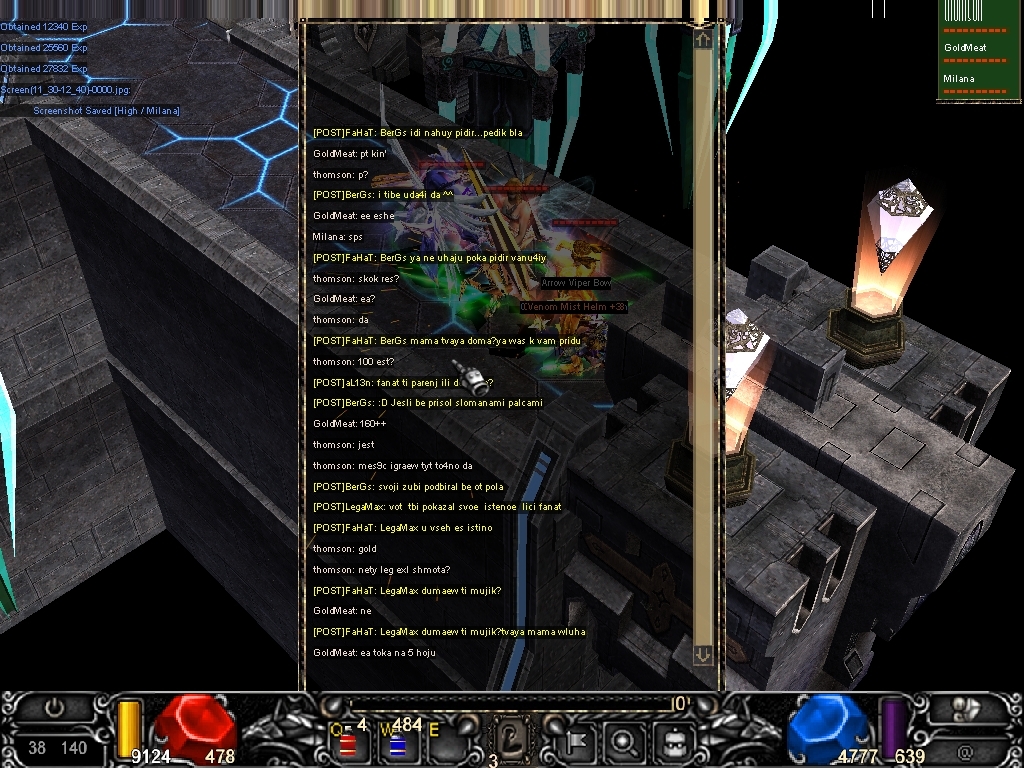The height and width of the screenshot is (768, 1024).
Task: Select party member Milana
Action: click(x=958, y=78)
